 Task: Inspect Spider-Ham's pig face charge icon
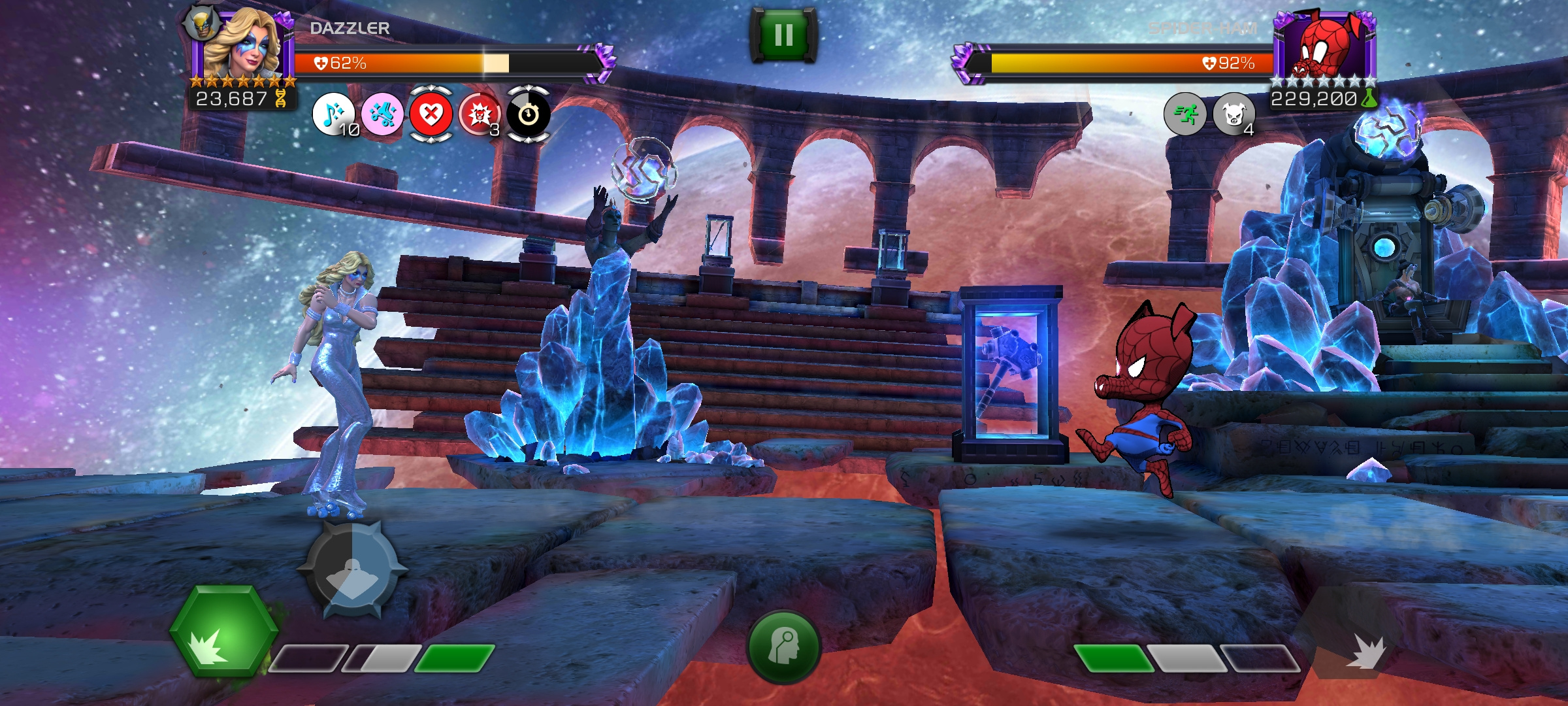(x=1233, y=114)
